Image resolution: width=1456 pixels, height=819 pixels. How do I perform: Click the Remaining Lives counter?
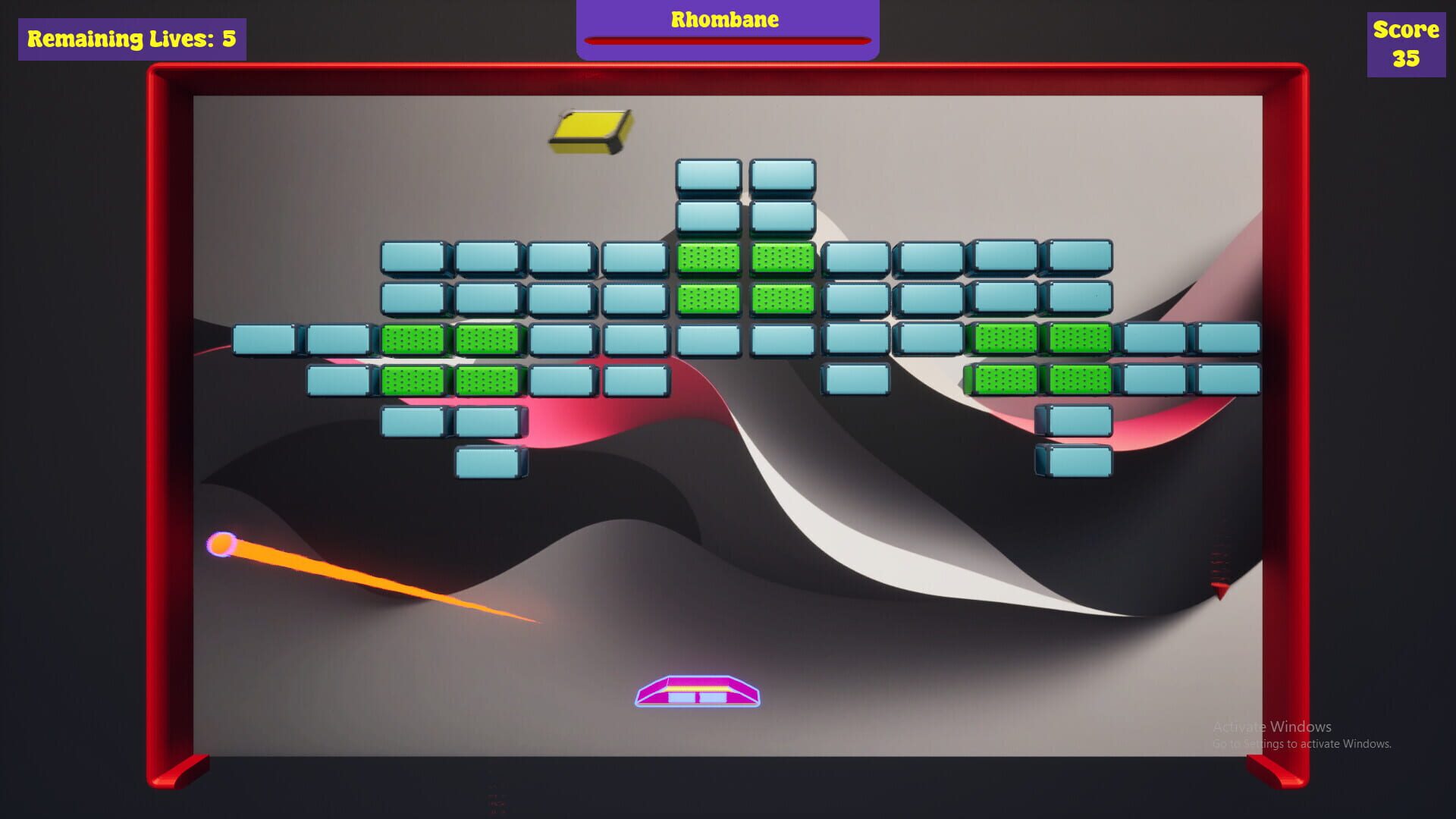click(129, 38)
